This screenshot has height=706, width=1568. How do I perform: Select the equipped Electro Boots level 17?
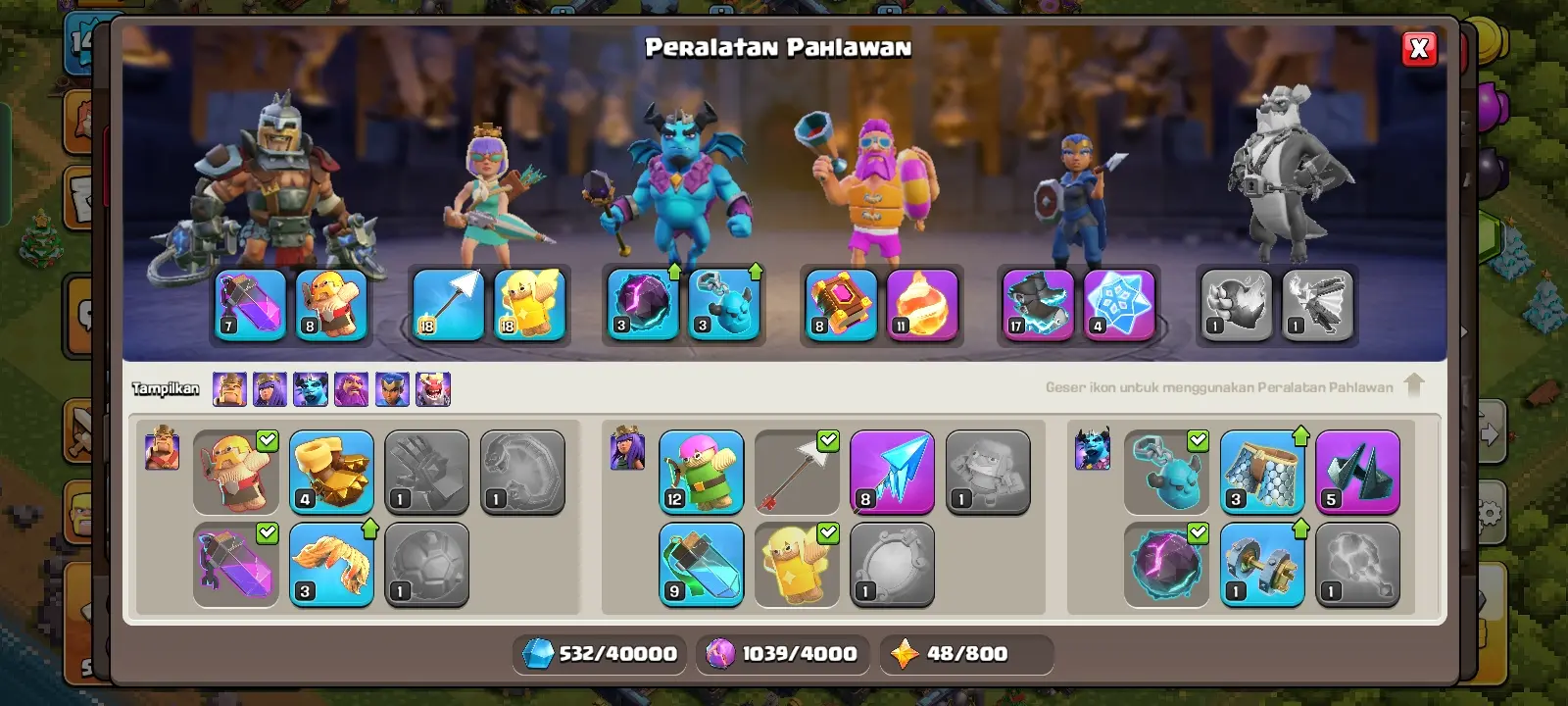1038,305
